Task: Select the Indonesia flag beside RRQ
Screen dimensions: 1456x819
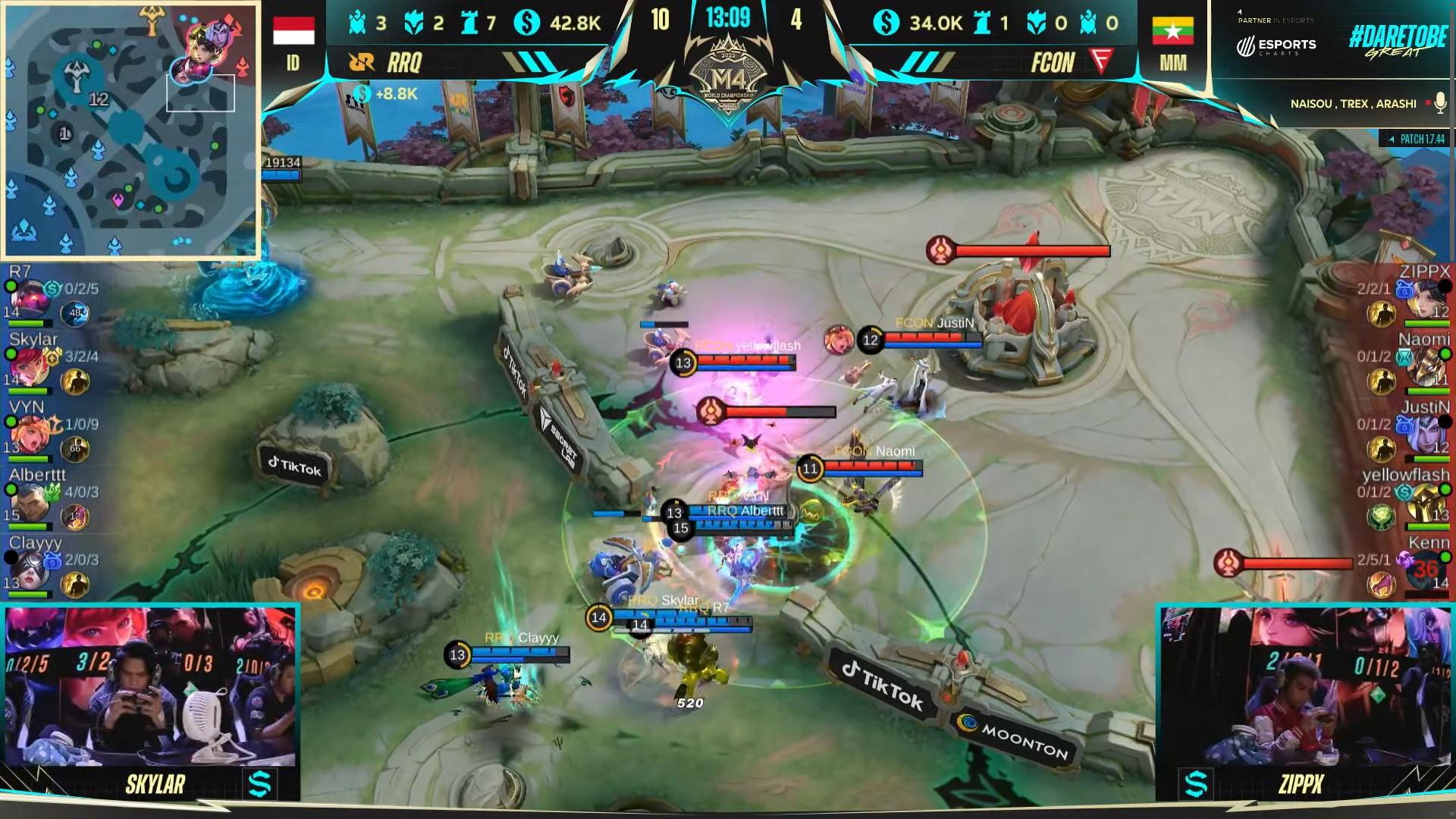Action: click(293, 31)
